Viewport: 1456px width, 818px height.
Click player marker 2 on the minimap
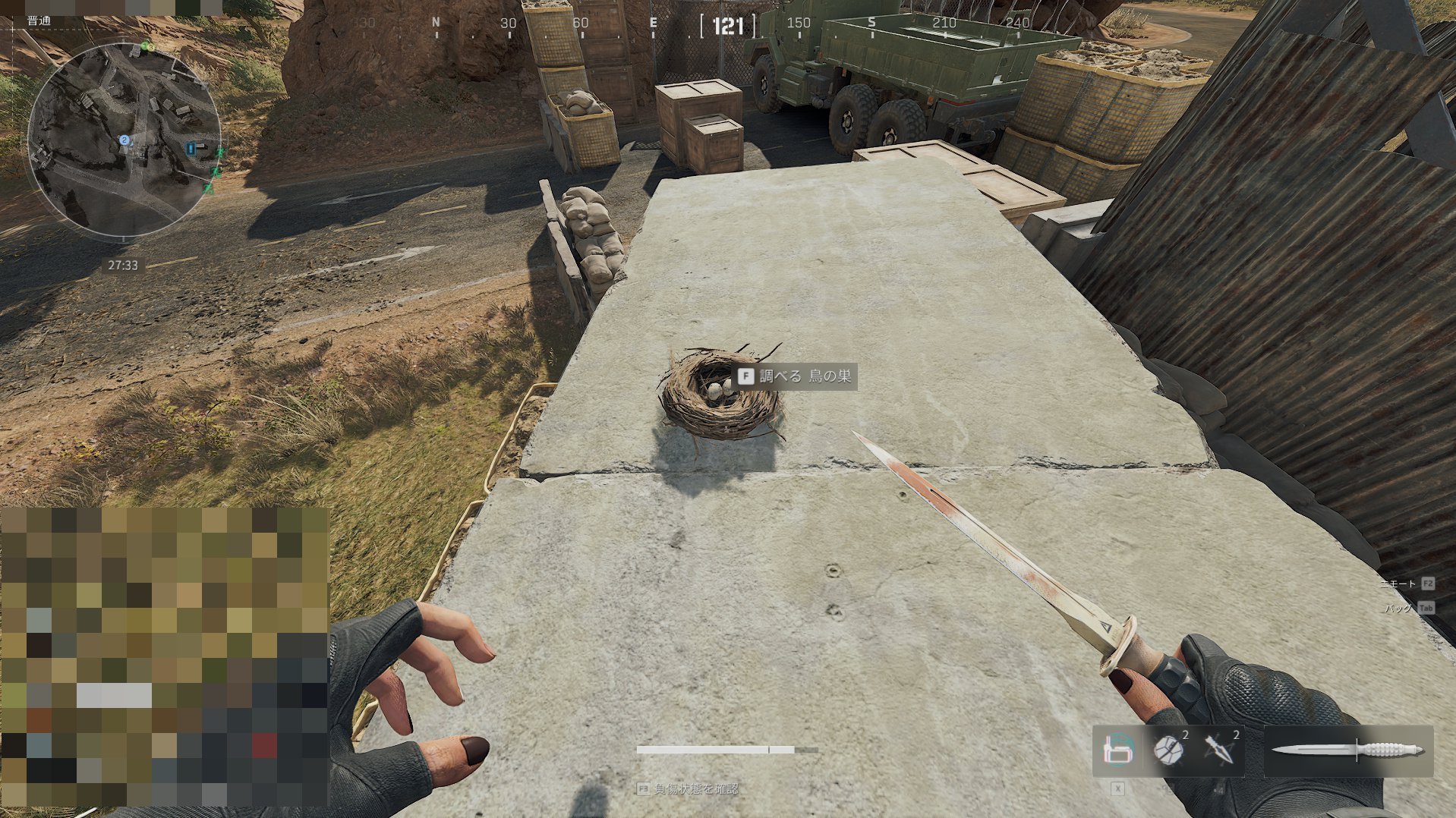124,139
